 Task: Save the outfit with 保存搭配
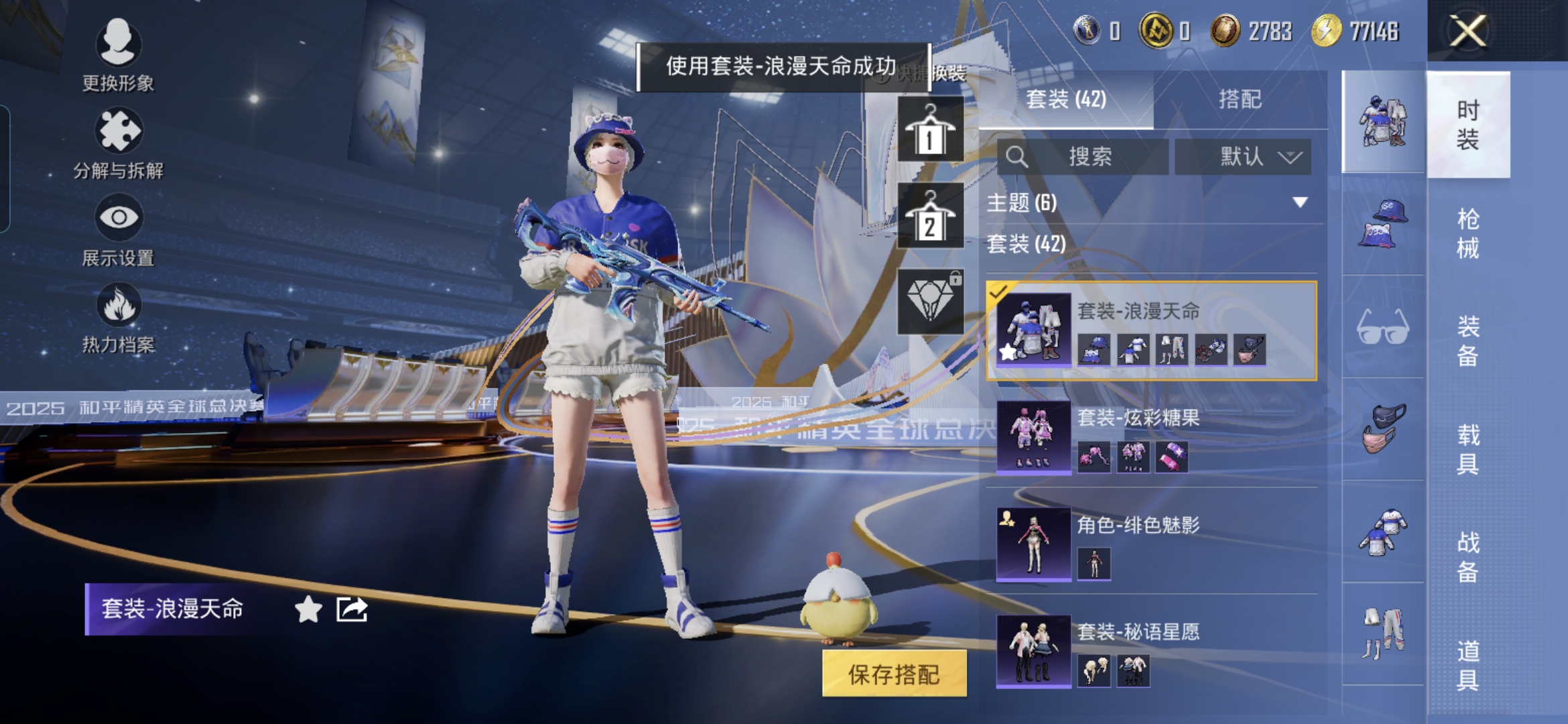[x=894, y=674]
